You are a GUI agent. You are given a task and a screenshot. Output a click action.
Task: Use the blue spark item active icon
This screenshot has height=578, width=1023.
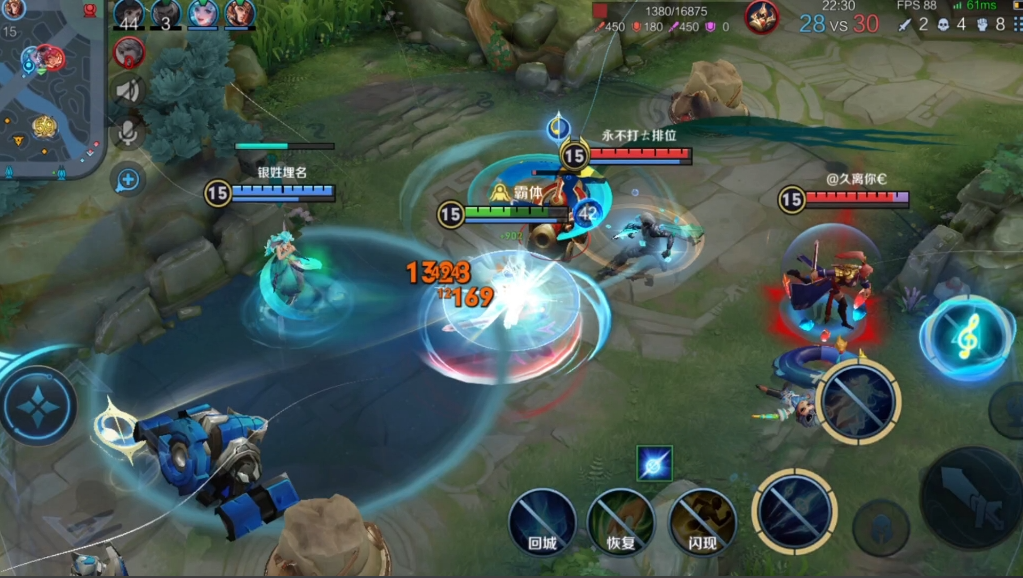click(655, 463)
